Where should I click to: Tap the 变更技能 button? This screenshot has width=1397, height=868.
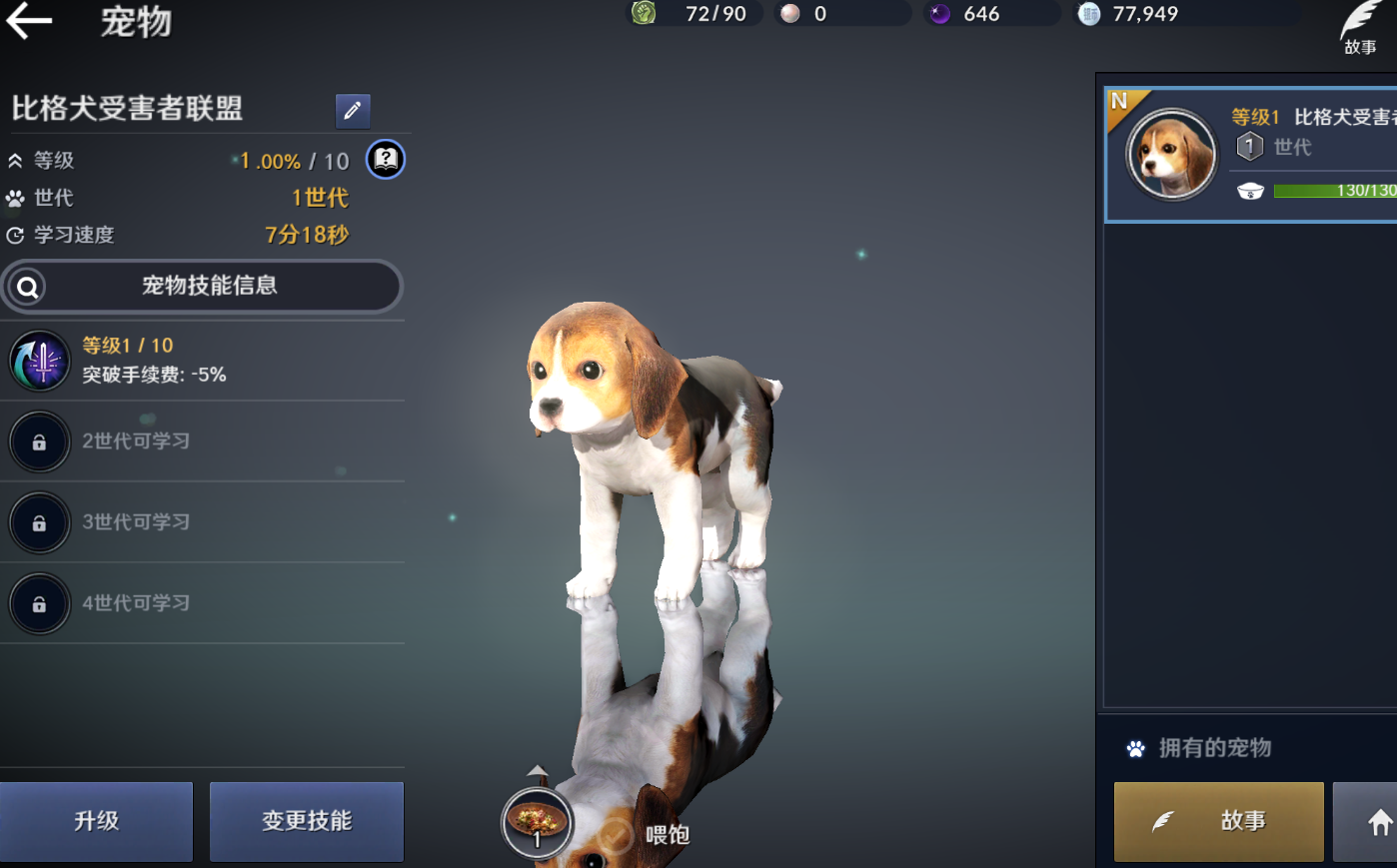(306, 821)
